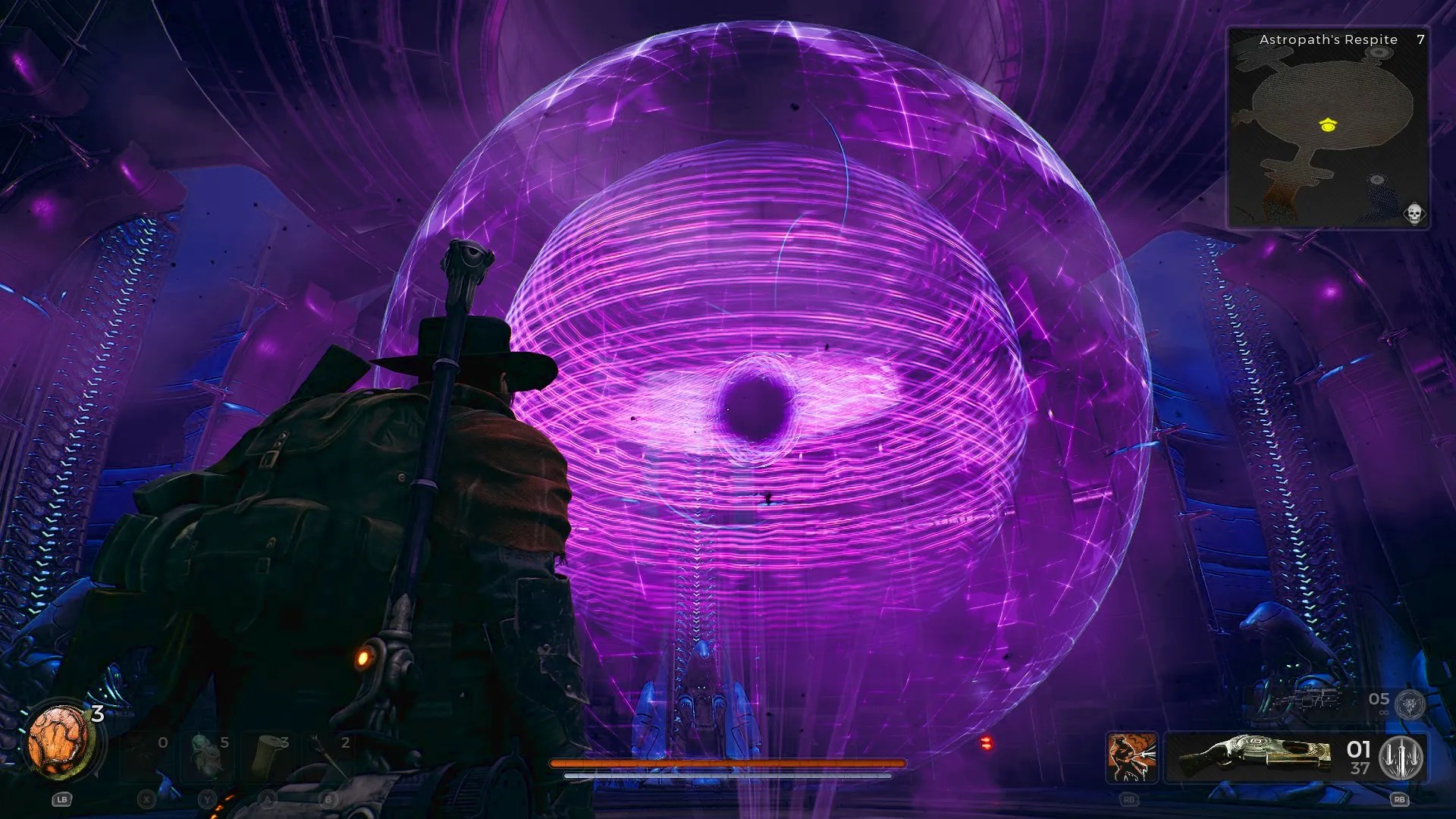Click the gunslinger skill icon above the RB prompt
Screen dimensions: 1456x819
click(1131, 757)
